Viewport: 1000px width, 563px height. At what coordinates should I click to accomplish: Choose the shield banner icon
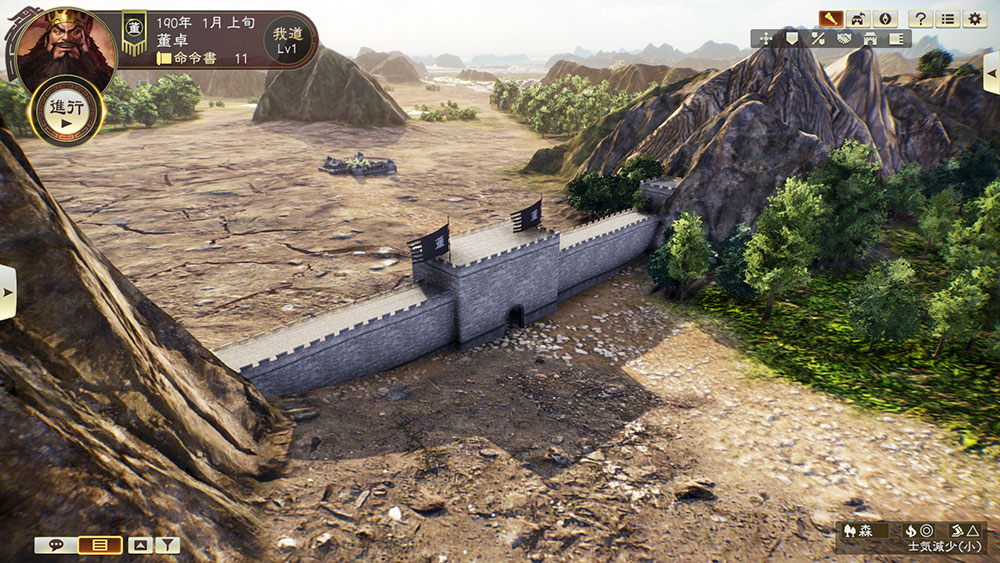792,39
